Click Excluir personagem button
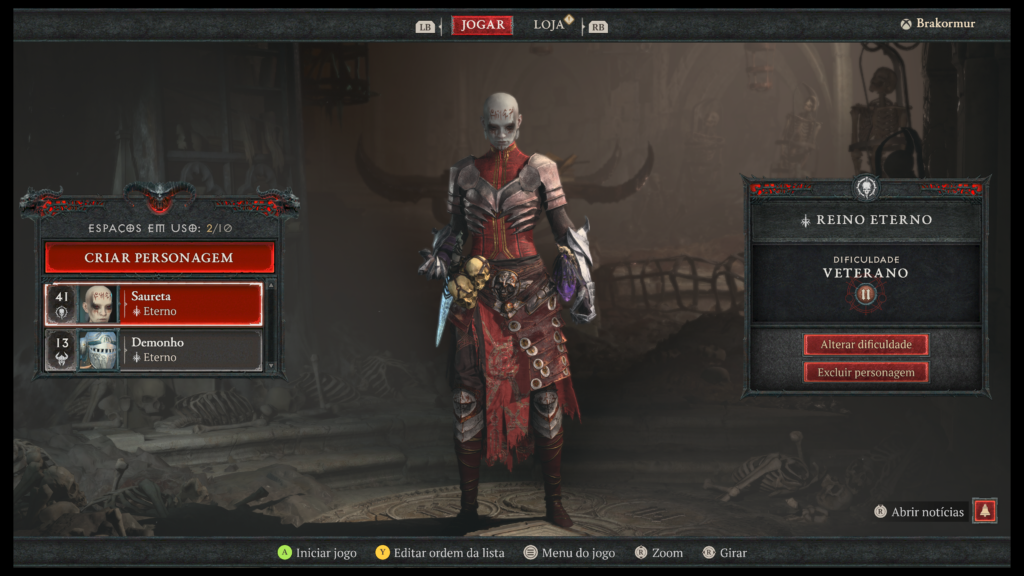 tap(866, 372)
